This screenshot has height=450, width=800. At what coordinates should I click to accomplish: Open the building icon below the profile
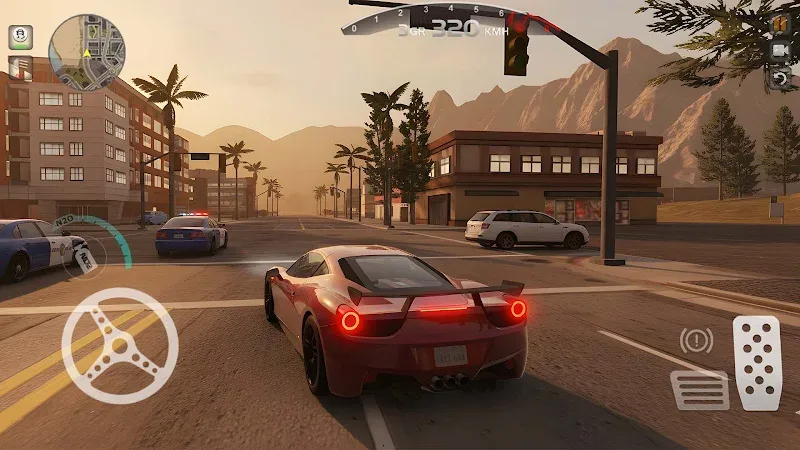[20, 68]
